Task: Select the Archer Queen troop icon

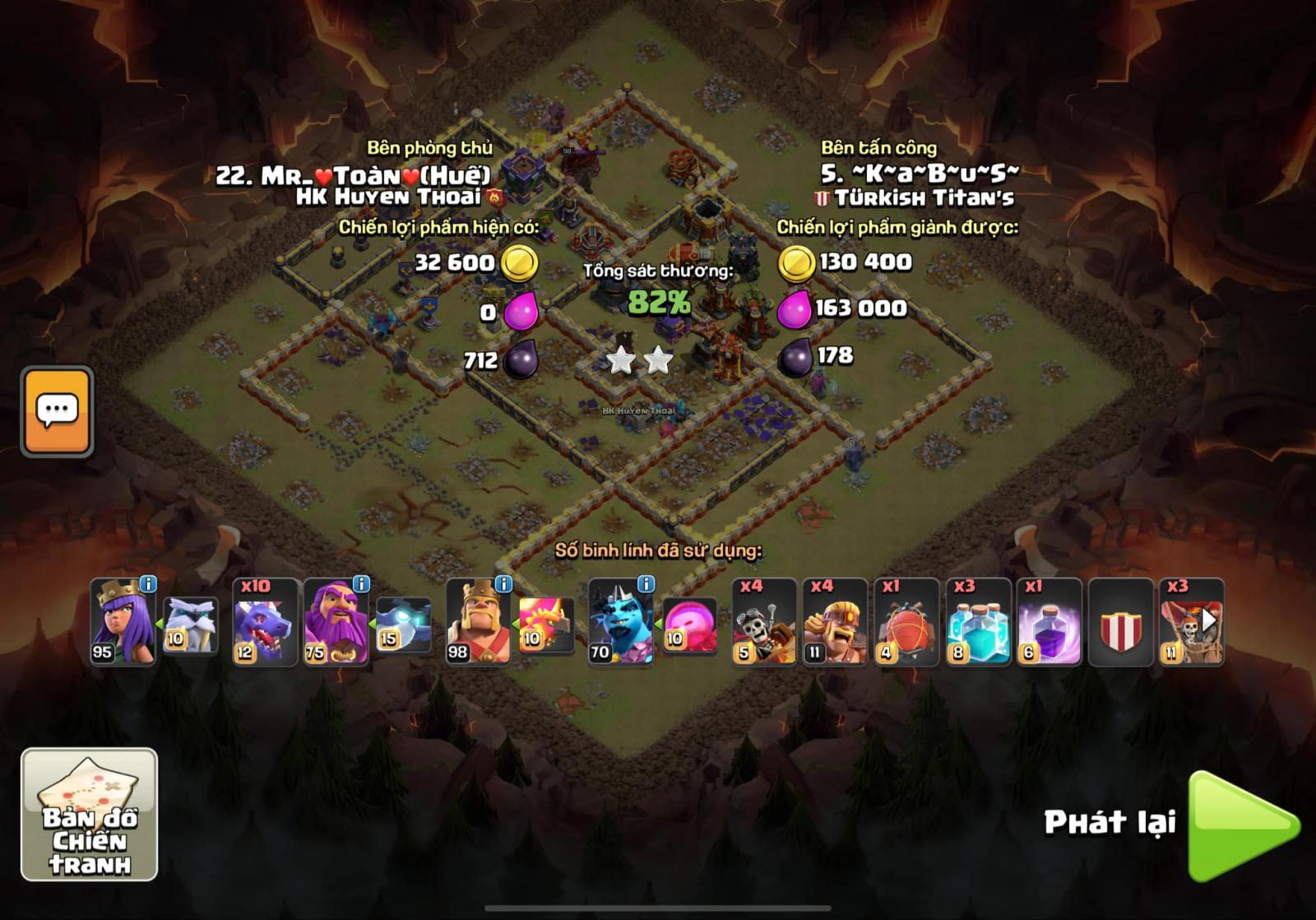Action: pyautogui.click(x=123, y=621)
